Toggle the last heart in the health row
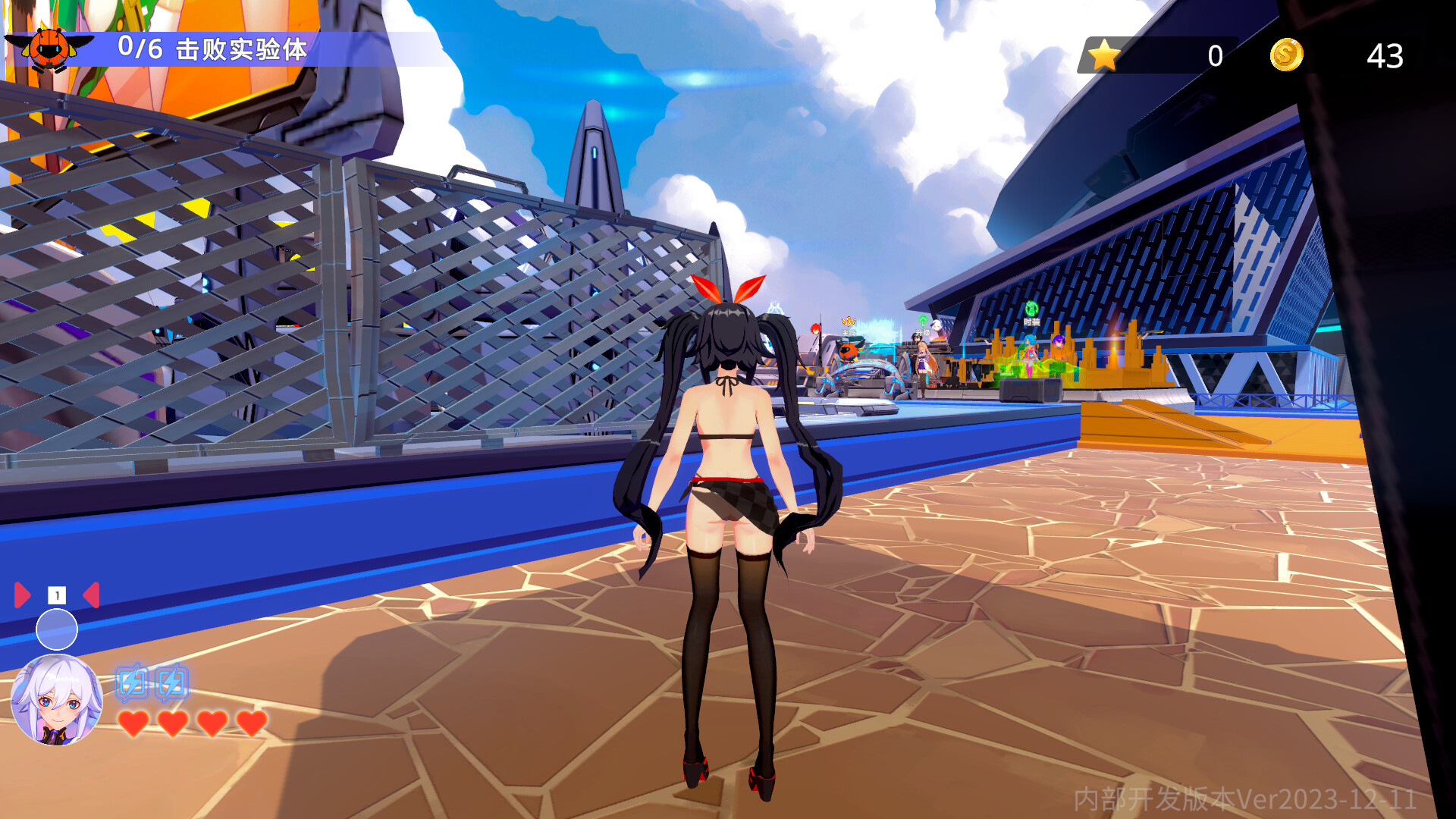Screen dimensions: 1456x819 click(252, 724)
